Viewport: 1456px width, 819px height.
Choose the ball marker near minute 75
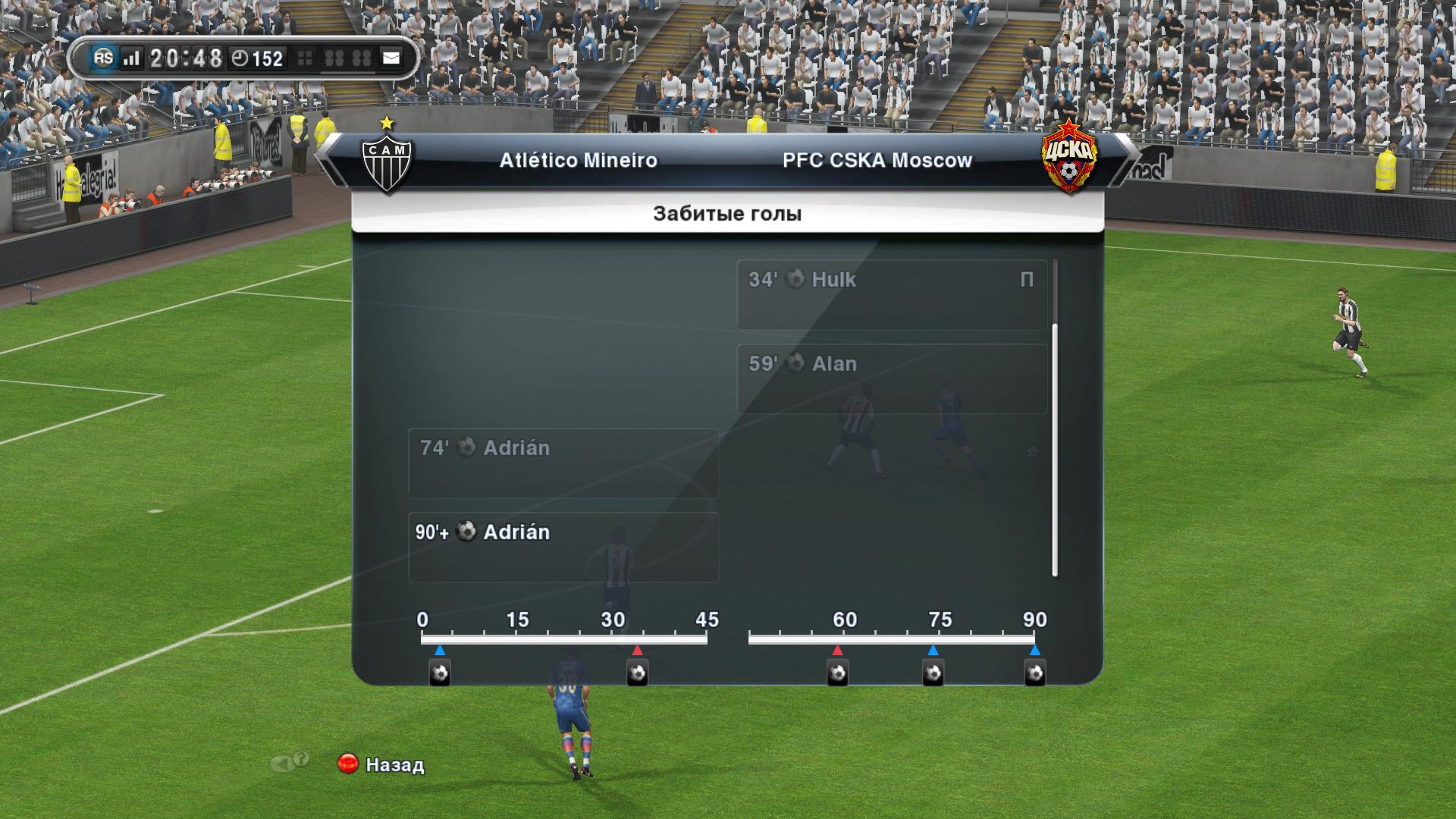tap(933, 672)
